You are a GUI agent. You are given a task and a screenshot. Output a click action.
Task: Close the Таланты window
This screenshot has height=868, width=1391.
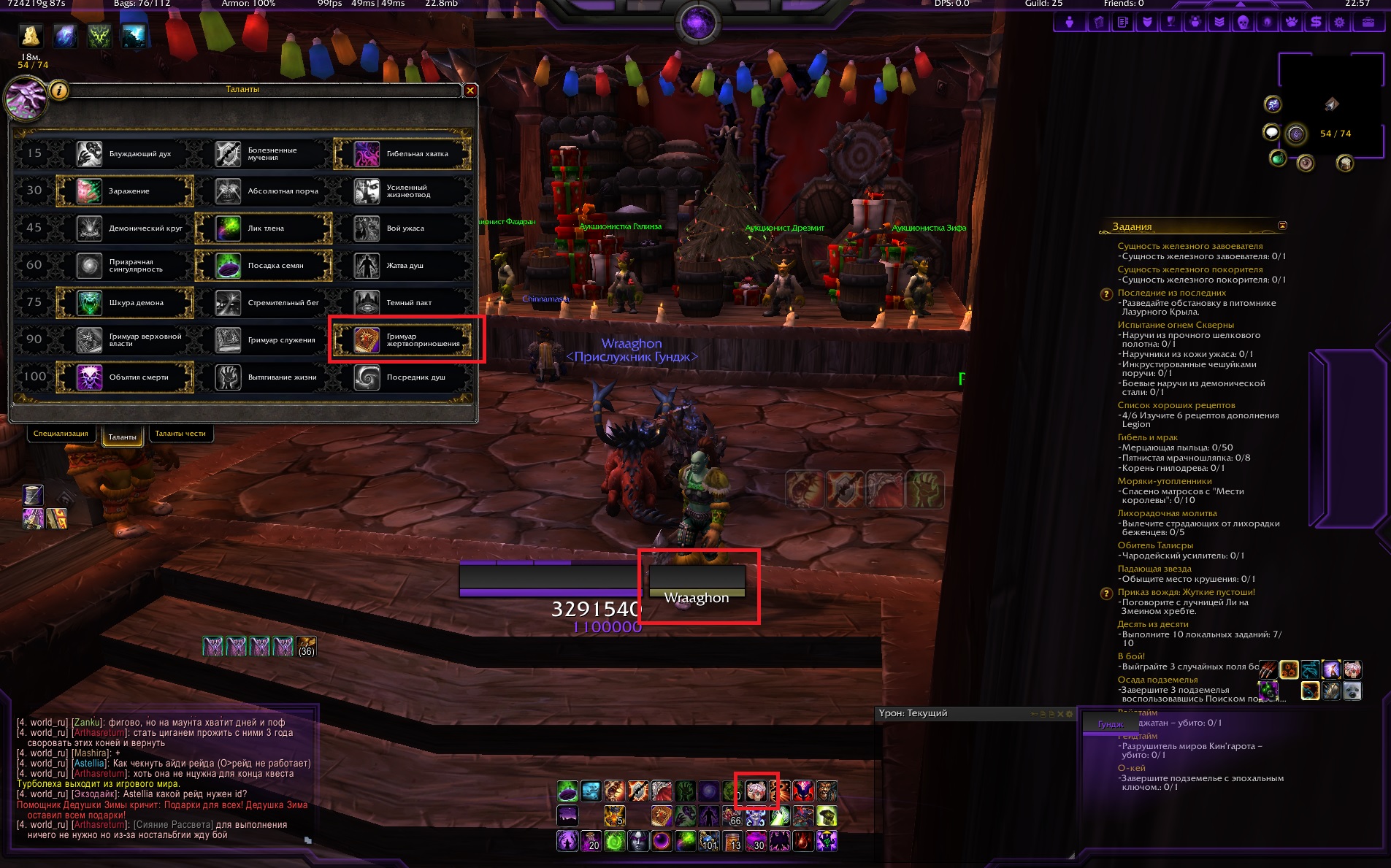pyautogui.click(x=470, y=91)
